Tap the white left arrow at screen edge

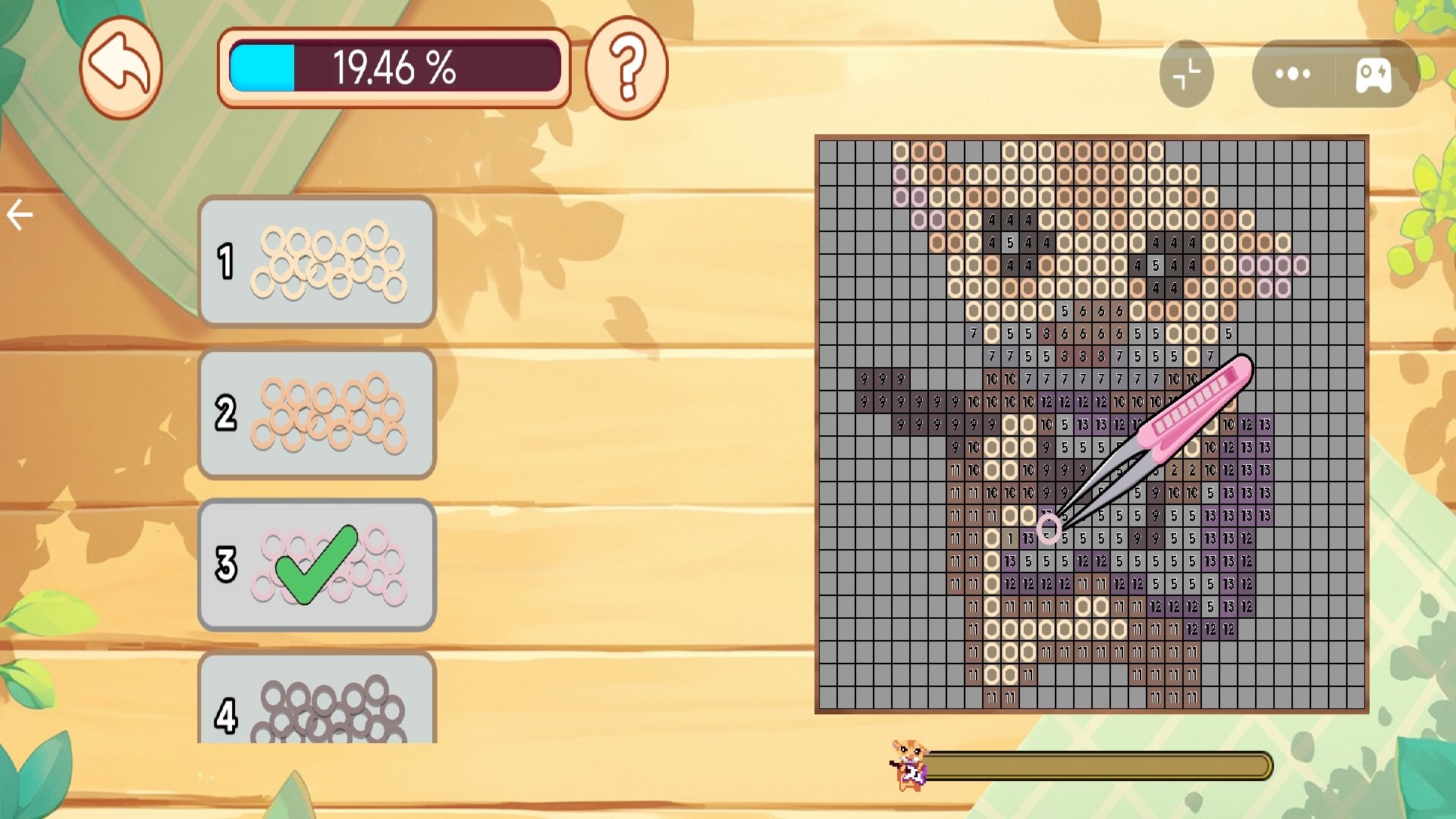[20, 215]
